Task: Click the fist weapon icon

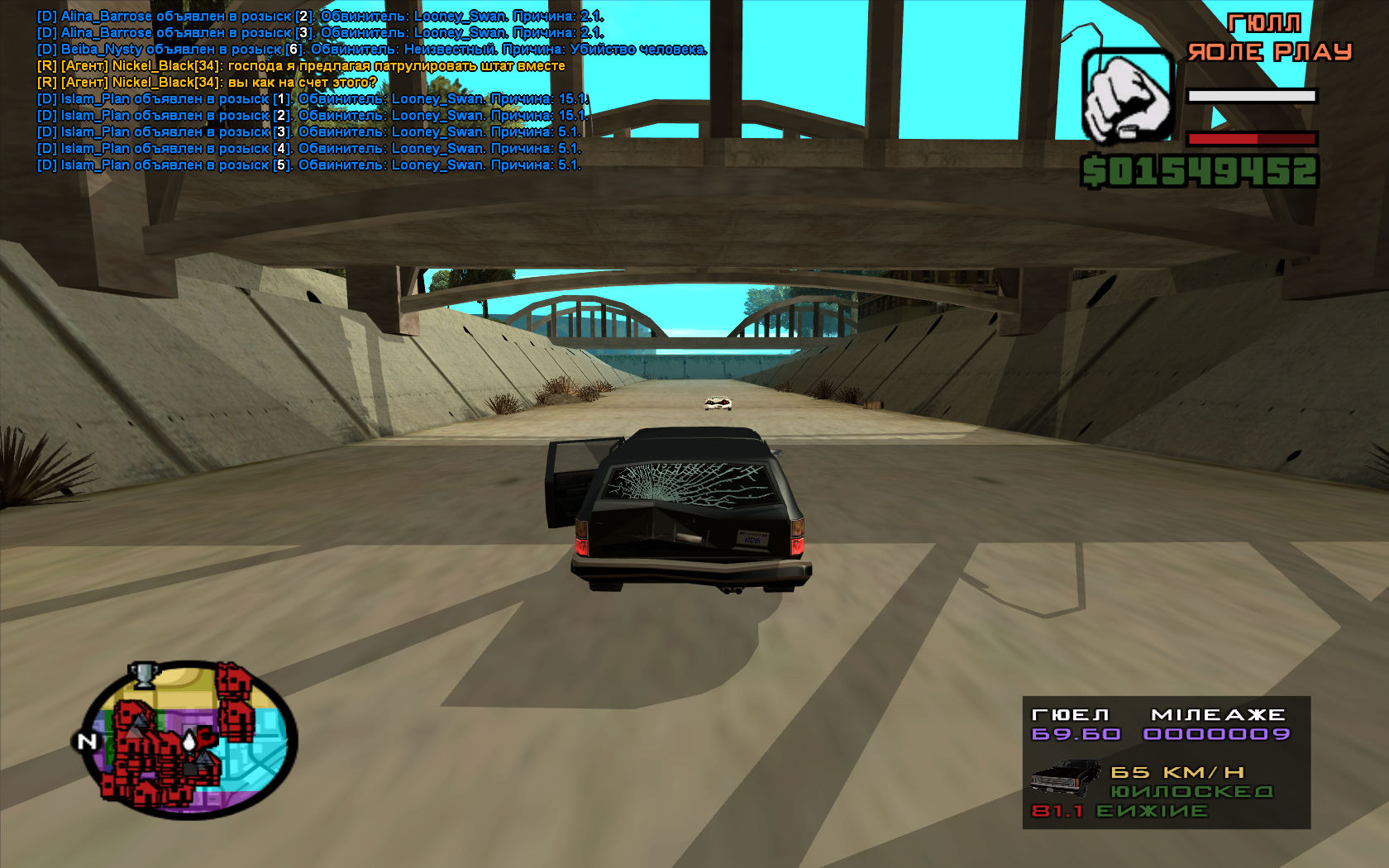Action: pos(1127,96)
